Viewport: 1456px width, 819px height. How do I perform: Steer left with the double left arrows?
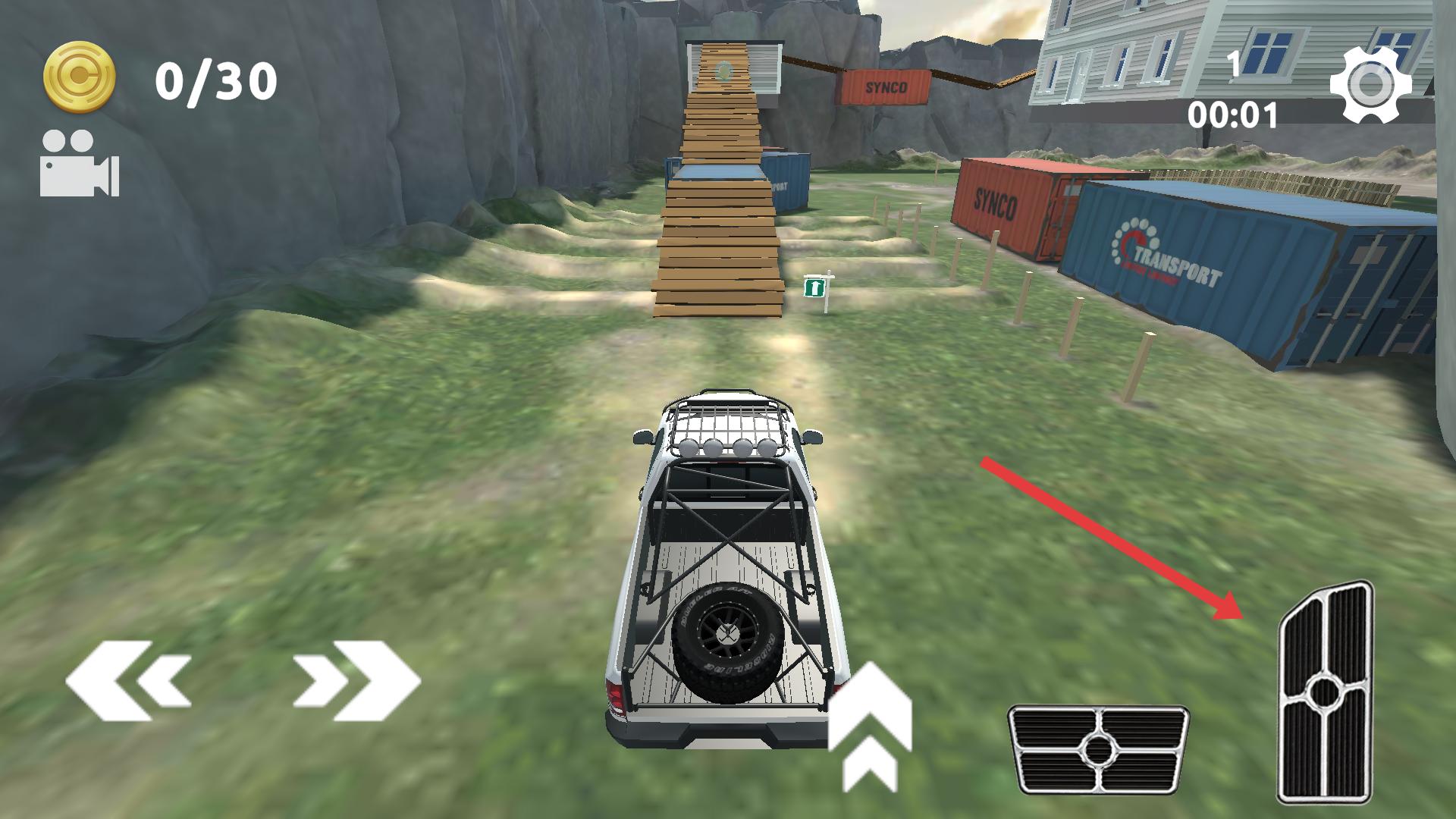tap(129, 680)
